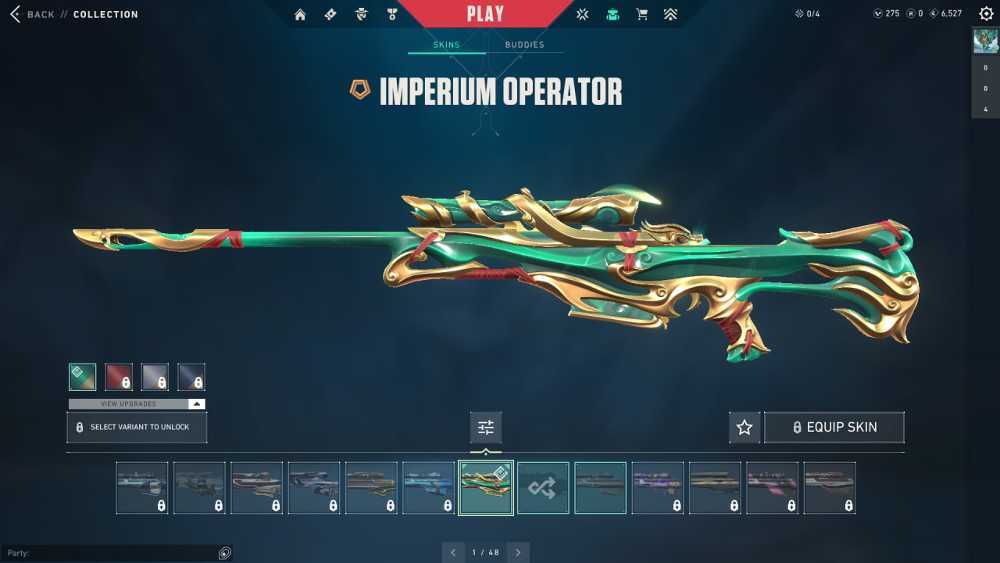This screenshot has width=1000, height=563.
Task: Click the Equip Skin button
Action: point(834,427)
